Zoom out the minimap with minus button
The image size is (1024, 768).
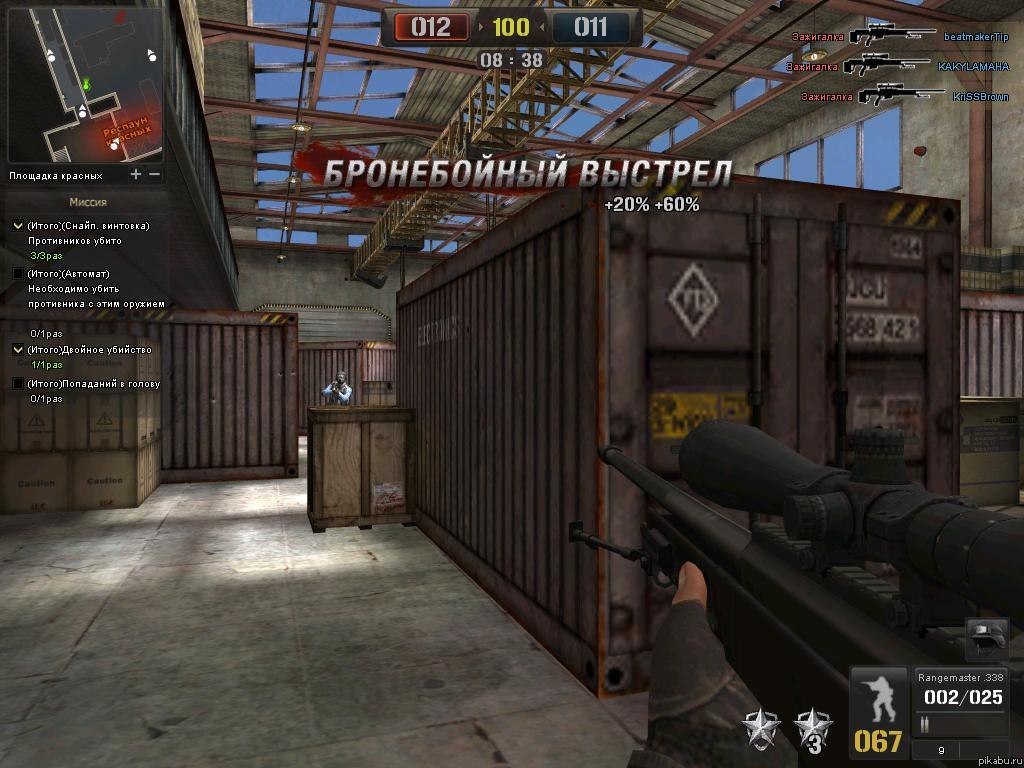pyautogui.click(x=154, y=175)
